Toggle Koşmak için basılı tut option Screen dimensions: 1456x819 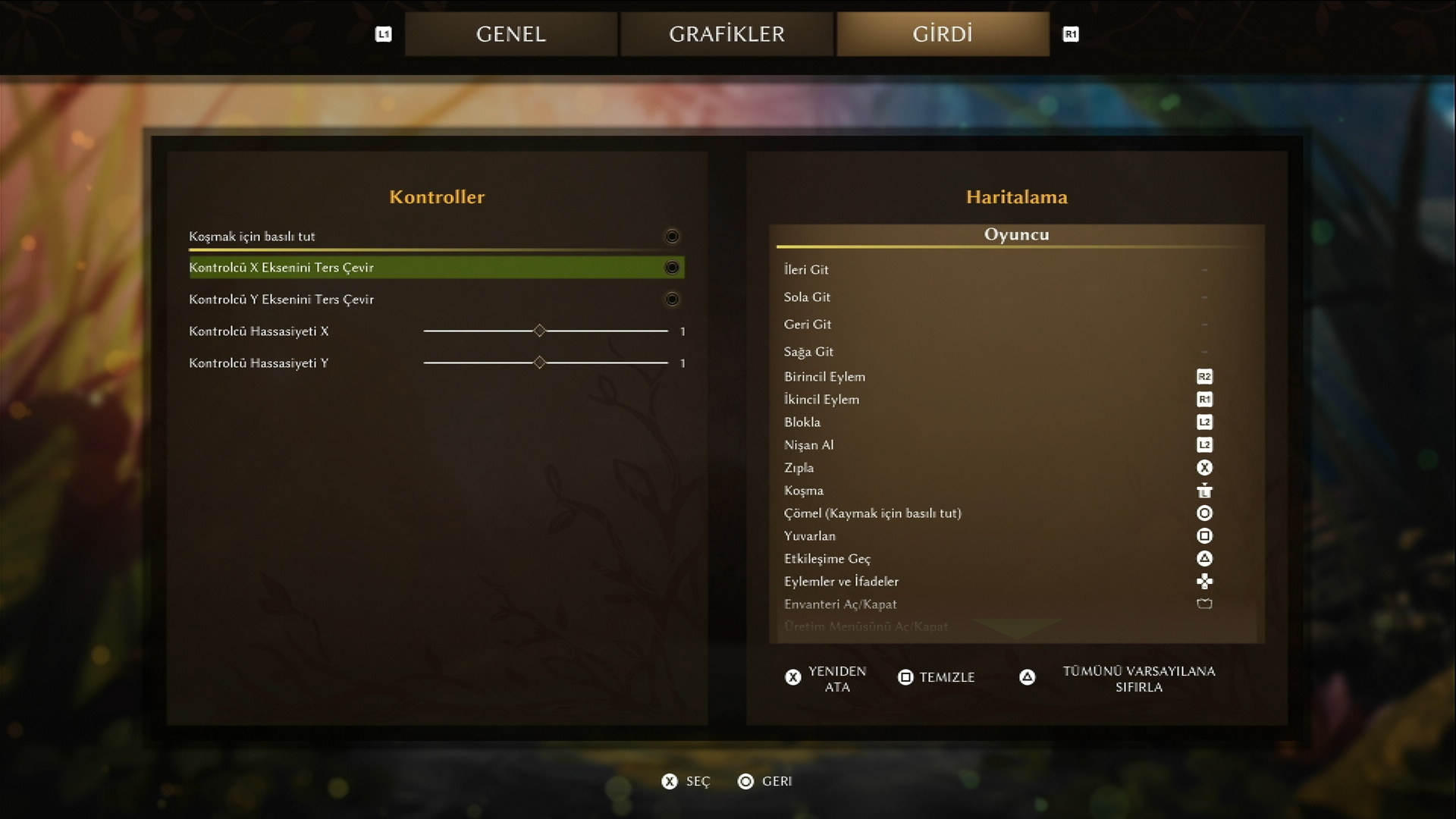(x=671, y=237)
